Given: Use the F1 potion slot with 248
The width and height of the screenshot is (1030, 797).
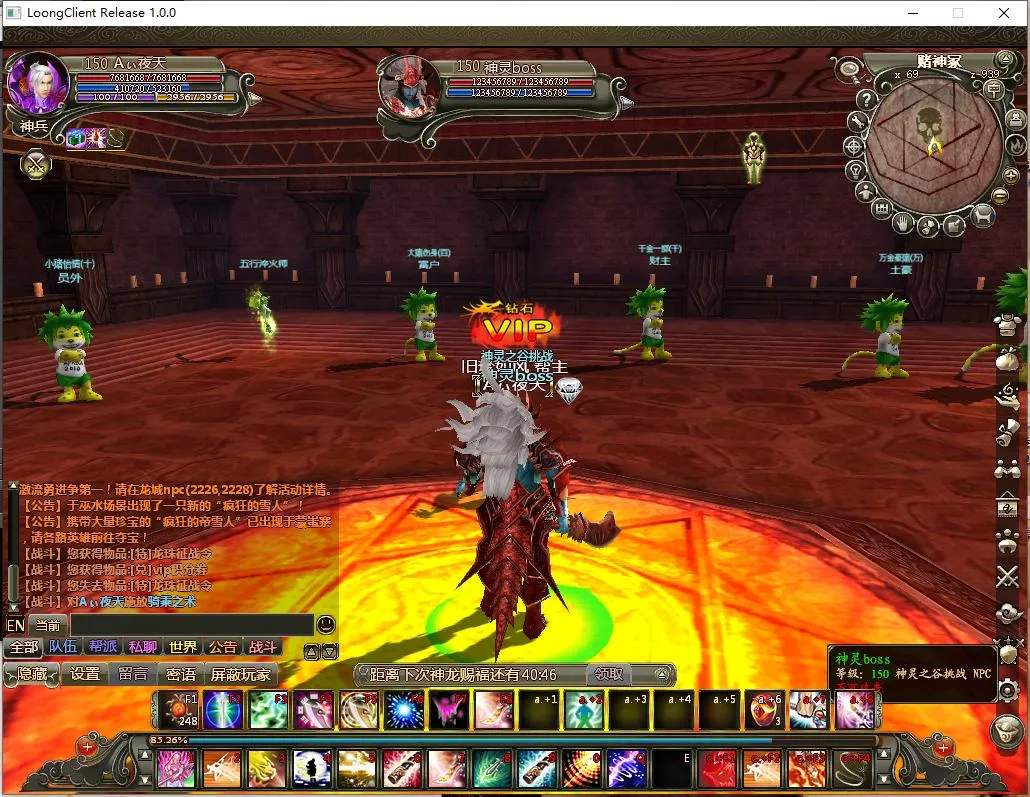Looking at the screenshot, I should coord(179,709).
